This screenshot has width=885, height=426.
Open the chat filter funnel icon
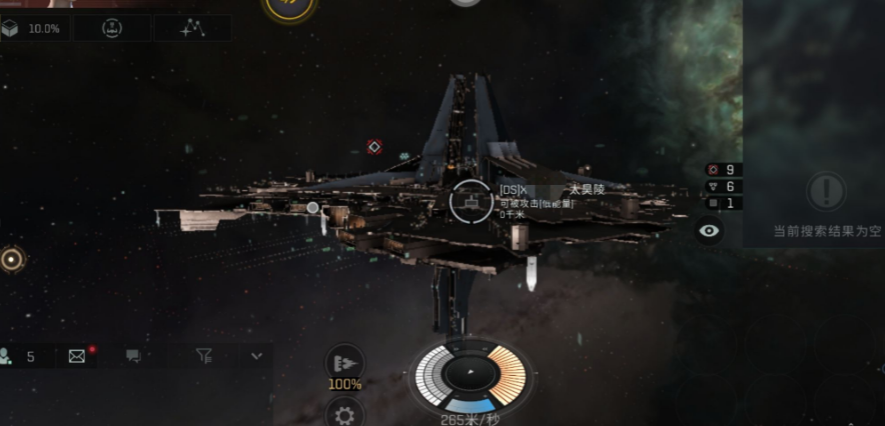(204, 356)
